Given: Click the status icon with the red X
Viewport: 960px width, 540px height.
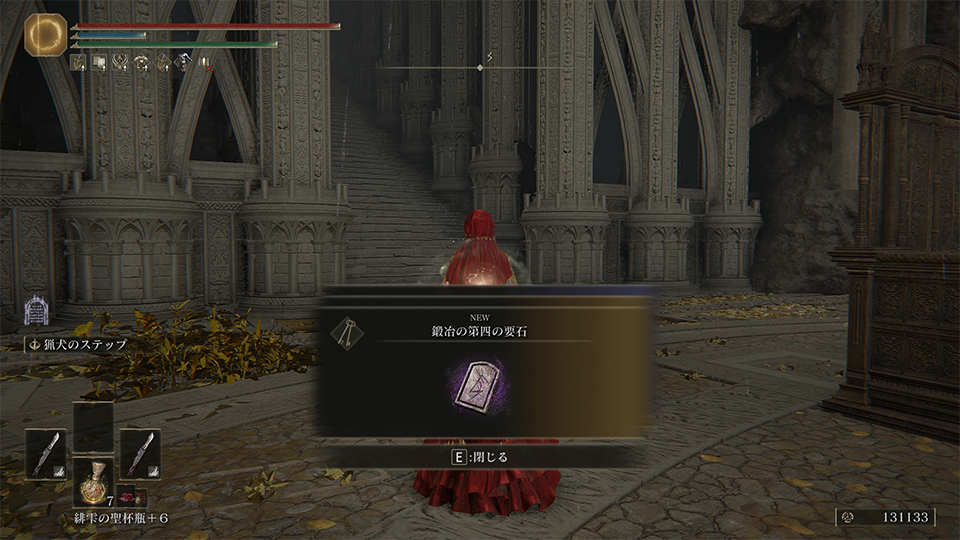Looking at the screenshot, I should pos(204,63).
